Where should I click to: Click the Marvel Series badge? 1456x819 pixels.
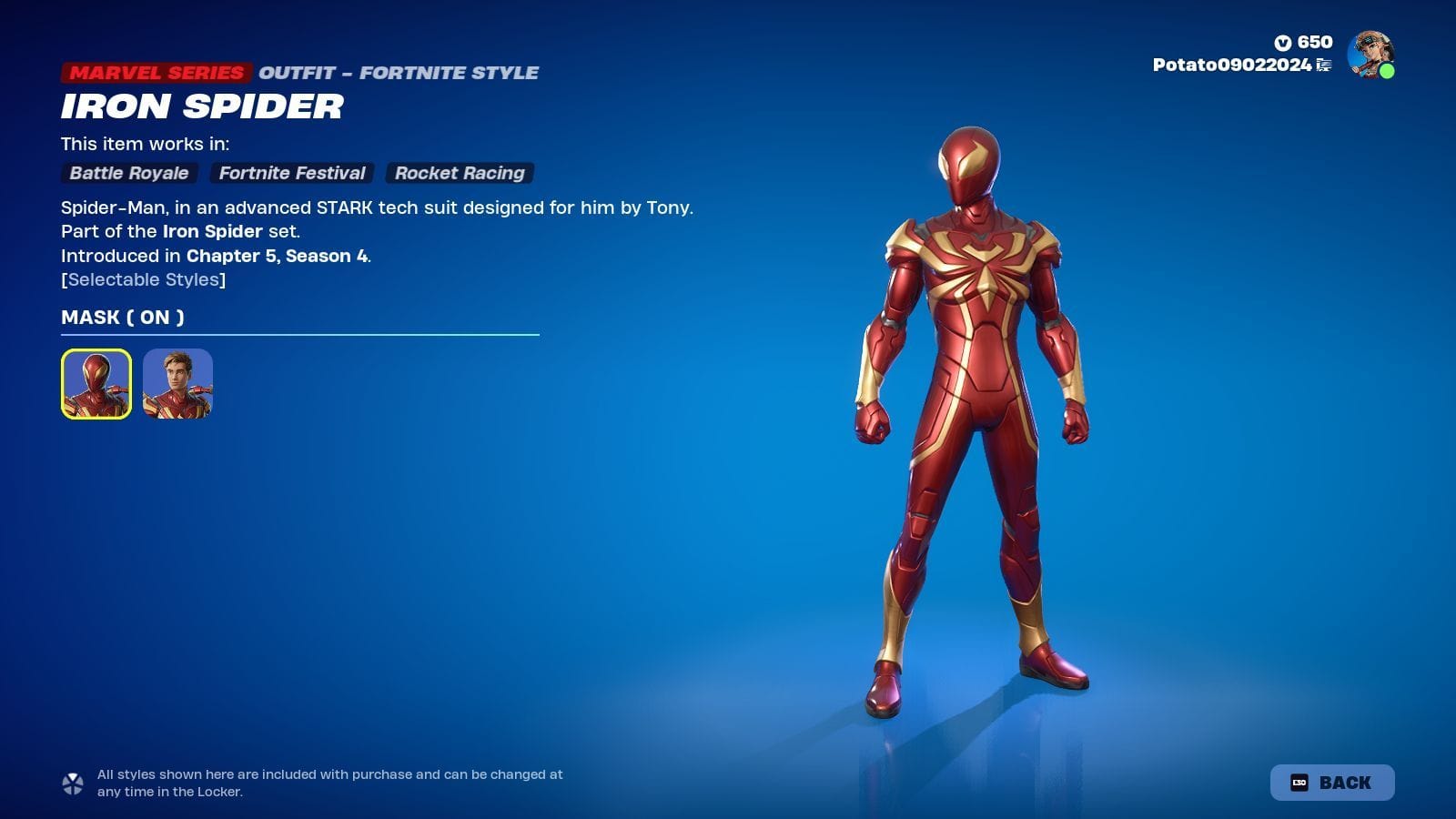(157, 72)
